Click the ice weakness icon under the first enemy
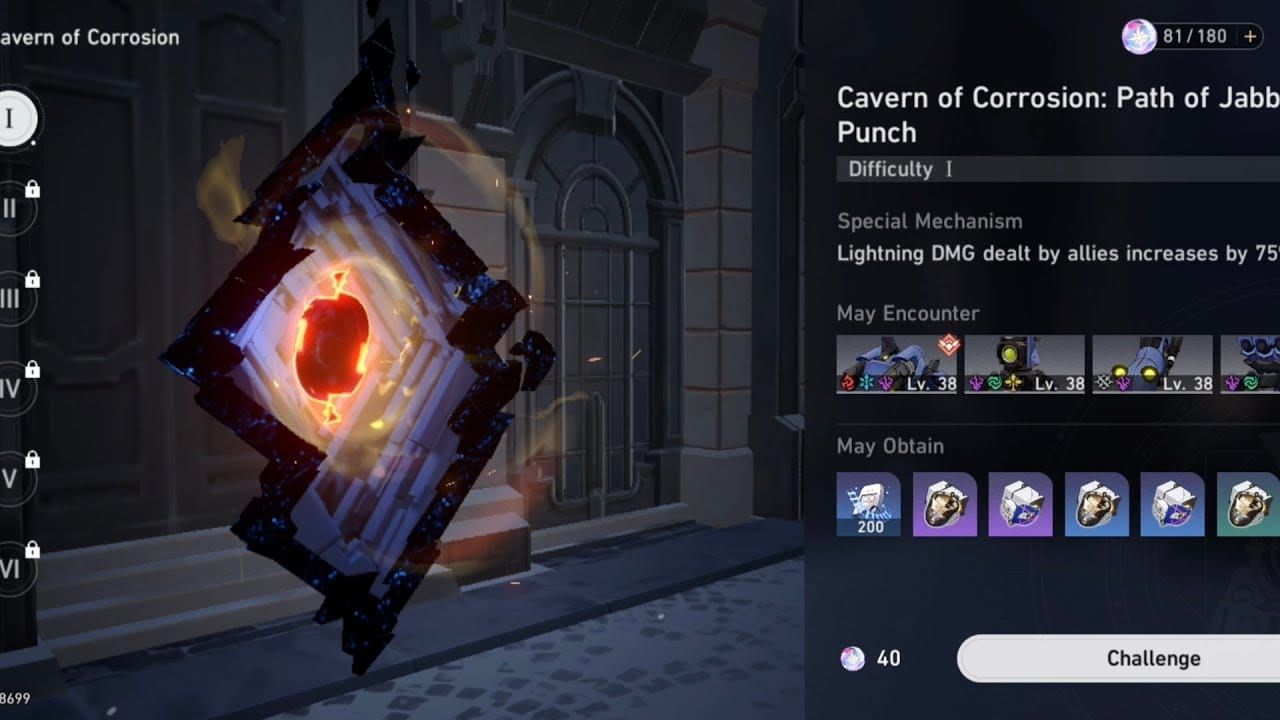The image size is (1280, 720). (866, 382)
